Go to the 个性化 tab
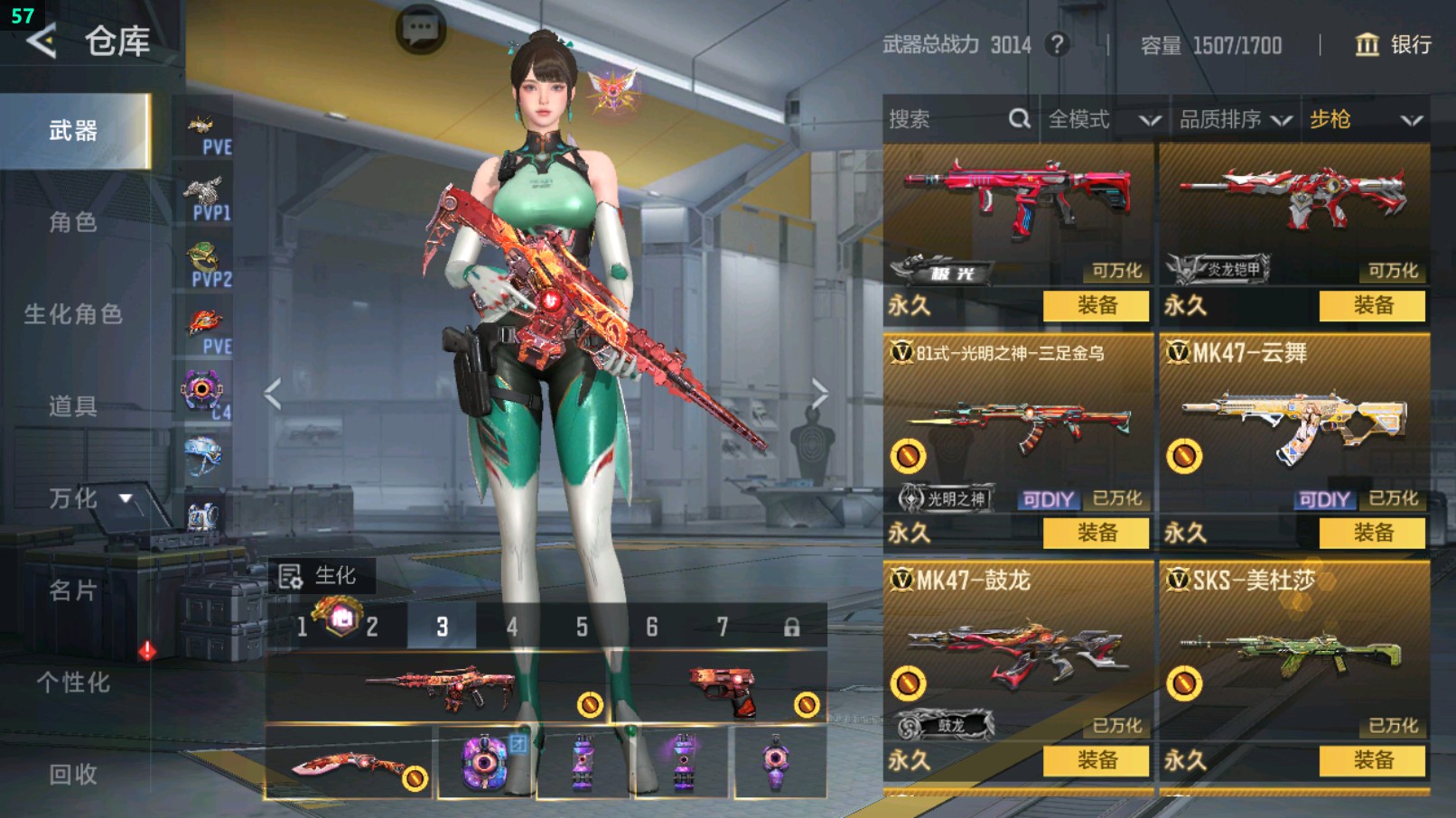The width and height of the screenshot is (1456, 818). point(73,683)
